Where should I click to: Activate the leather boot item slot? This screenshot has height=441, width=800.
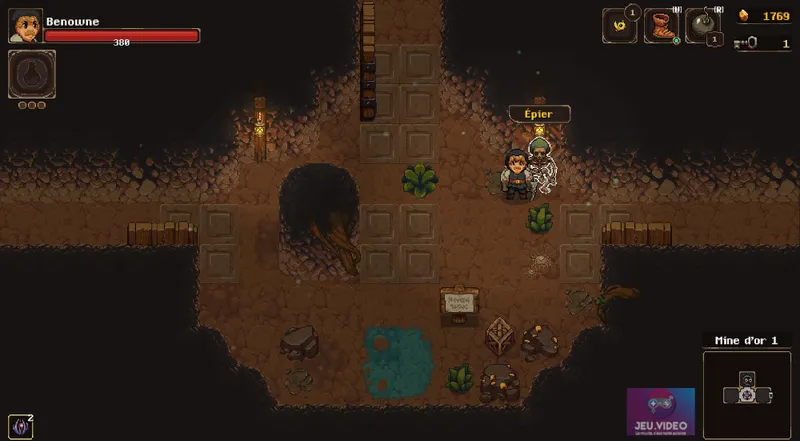pos(661,26)
